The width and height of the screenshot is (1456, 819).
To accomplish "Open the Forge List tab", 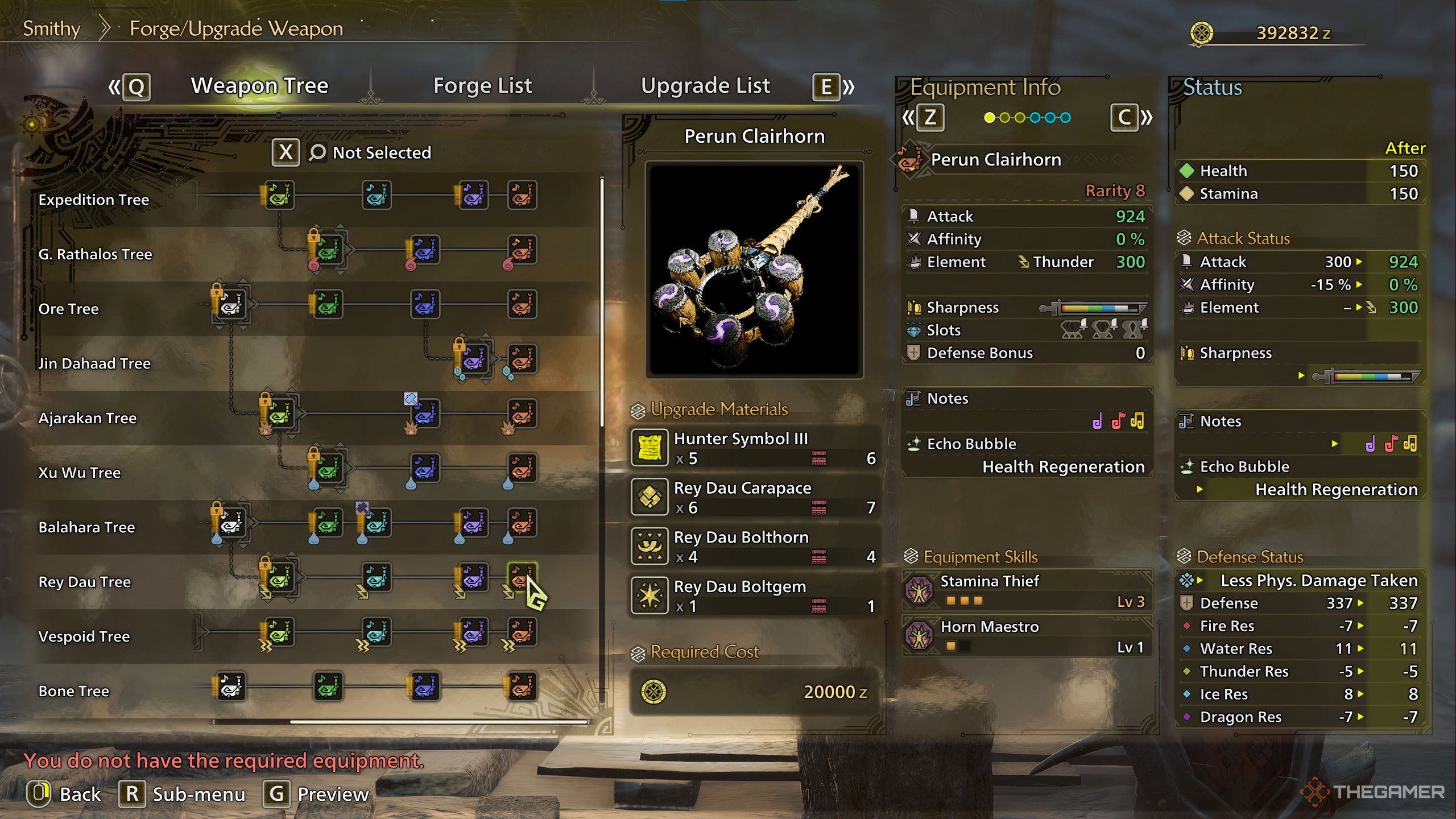I will (x=482, y=86).
